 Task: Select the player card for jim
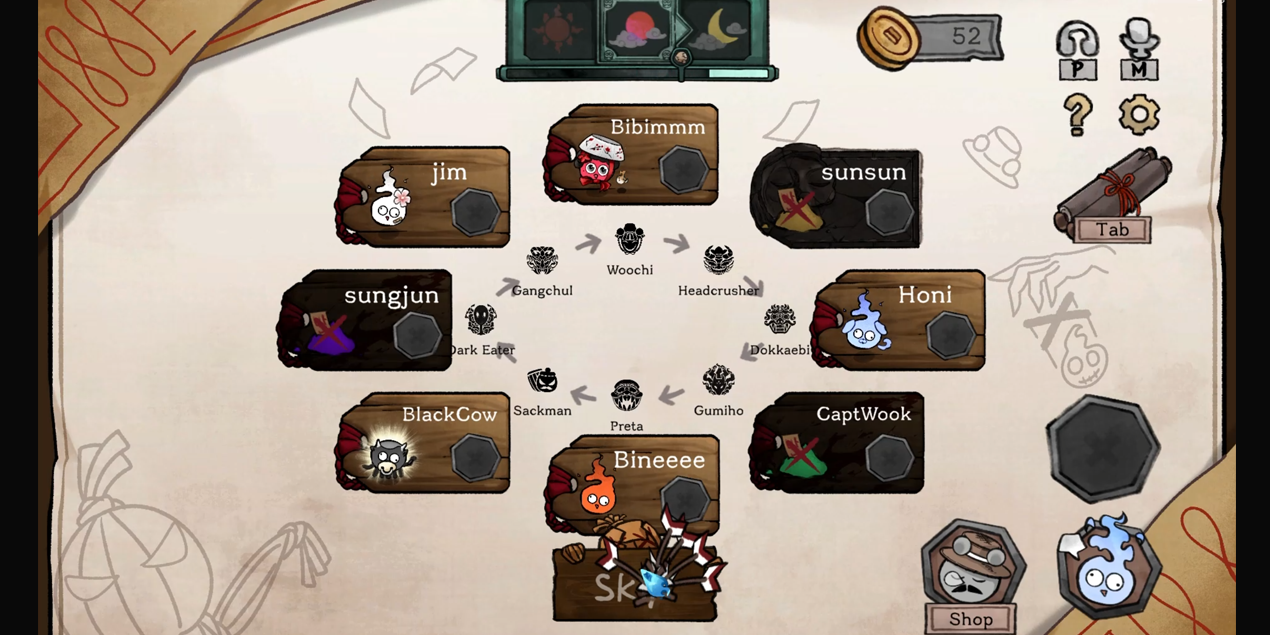point(425,196)
